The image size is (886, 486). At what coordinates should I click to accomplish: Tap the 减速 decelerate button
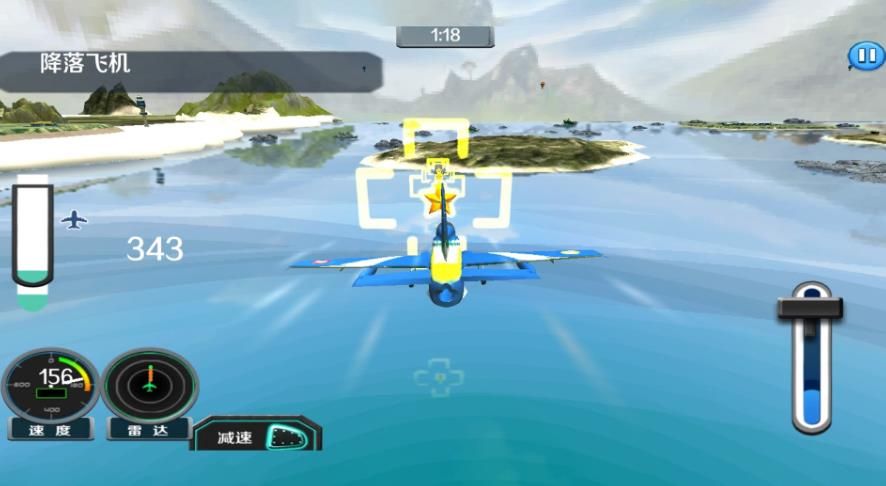tap(257, 435)
